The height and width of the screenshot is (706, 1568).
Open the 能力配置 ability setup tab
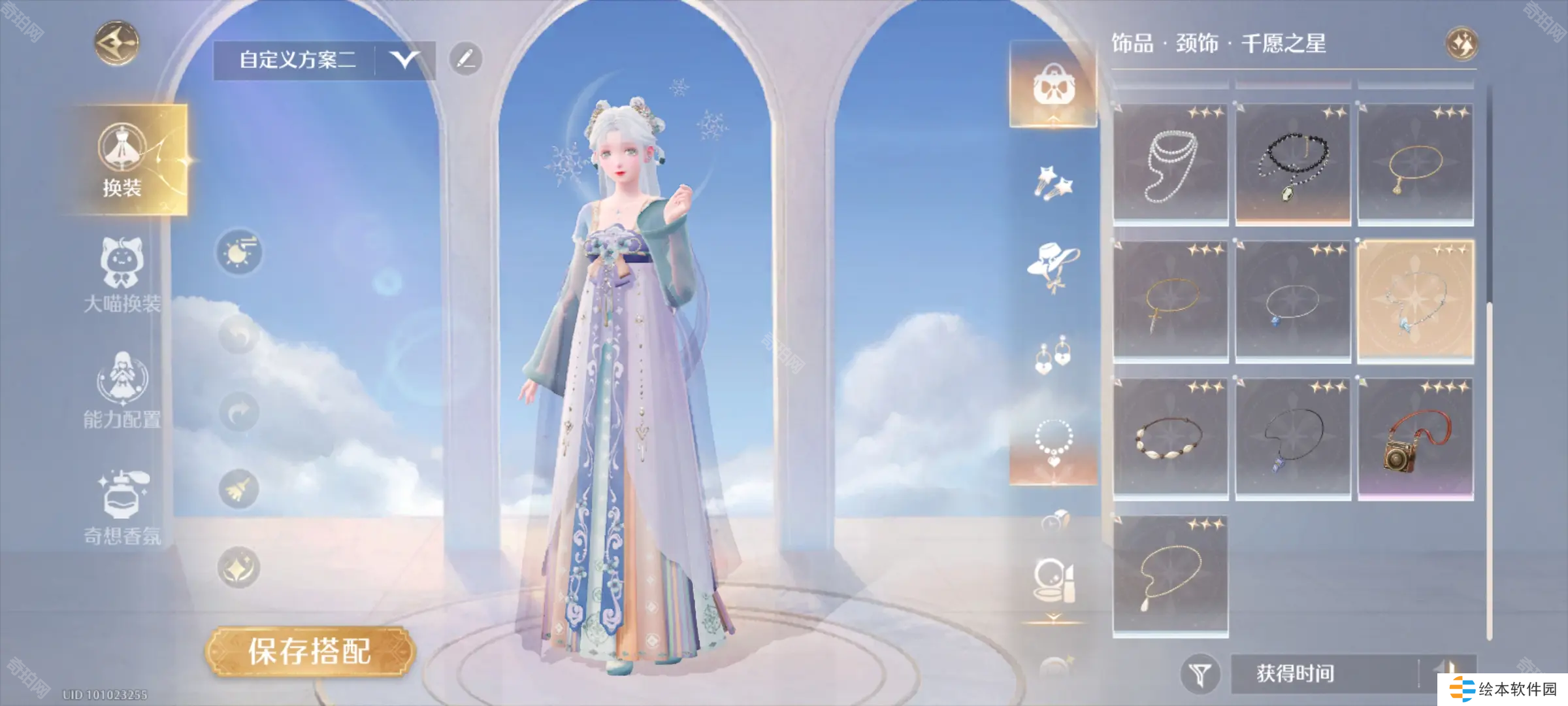point(122,391)
